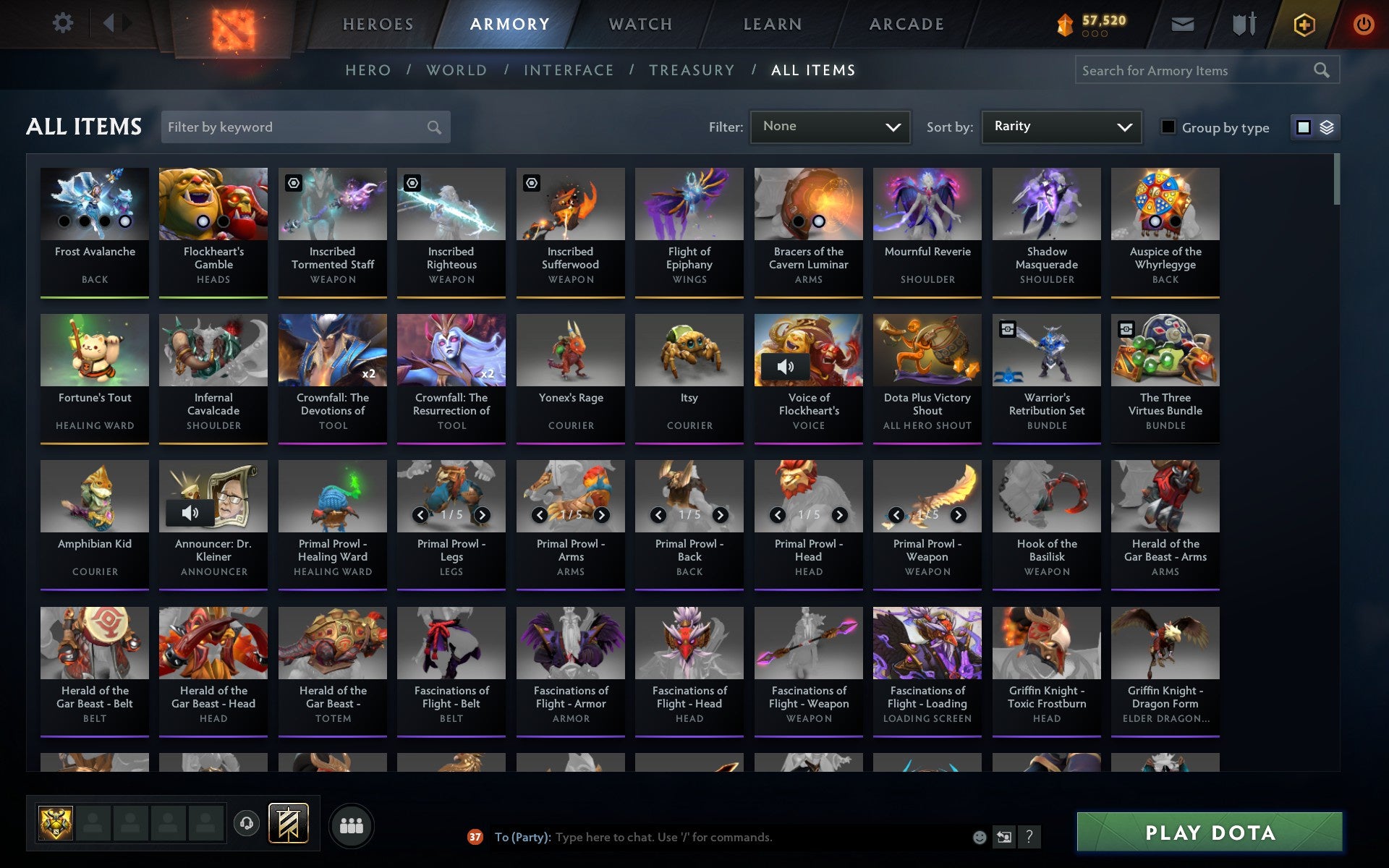Open the Sort by Rarity dropdown
This screenshot has height=868, width=1389.
pyautogui.click(x=1060, y=126)
